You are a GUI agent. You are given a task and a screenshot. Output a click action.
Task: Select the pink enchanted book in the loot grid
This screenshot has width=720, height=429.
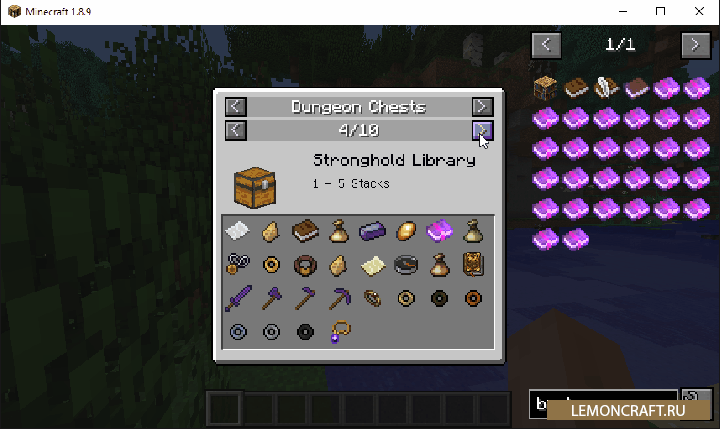click(x=438, y=231)
